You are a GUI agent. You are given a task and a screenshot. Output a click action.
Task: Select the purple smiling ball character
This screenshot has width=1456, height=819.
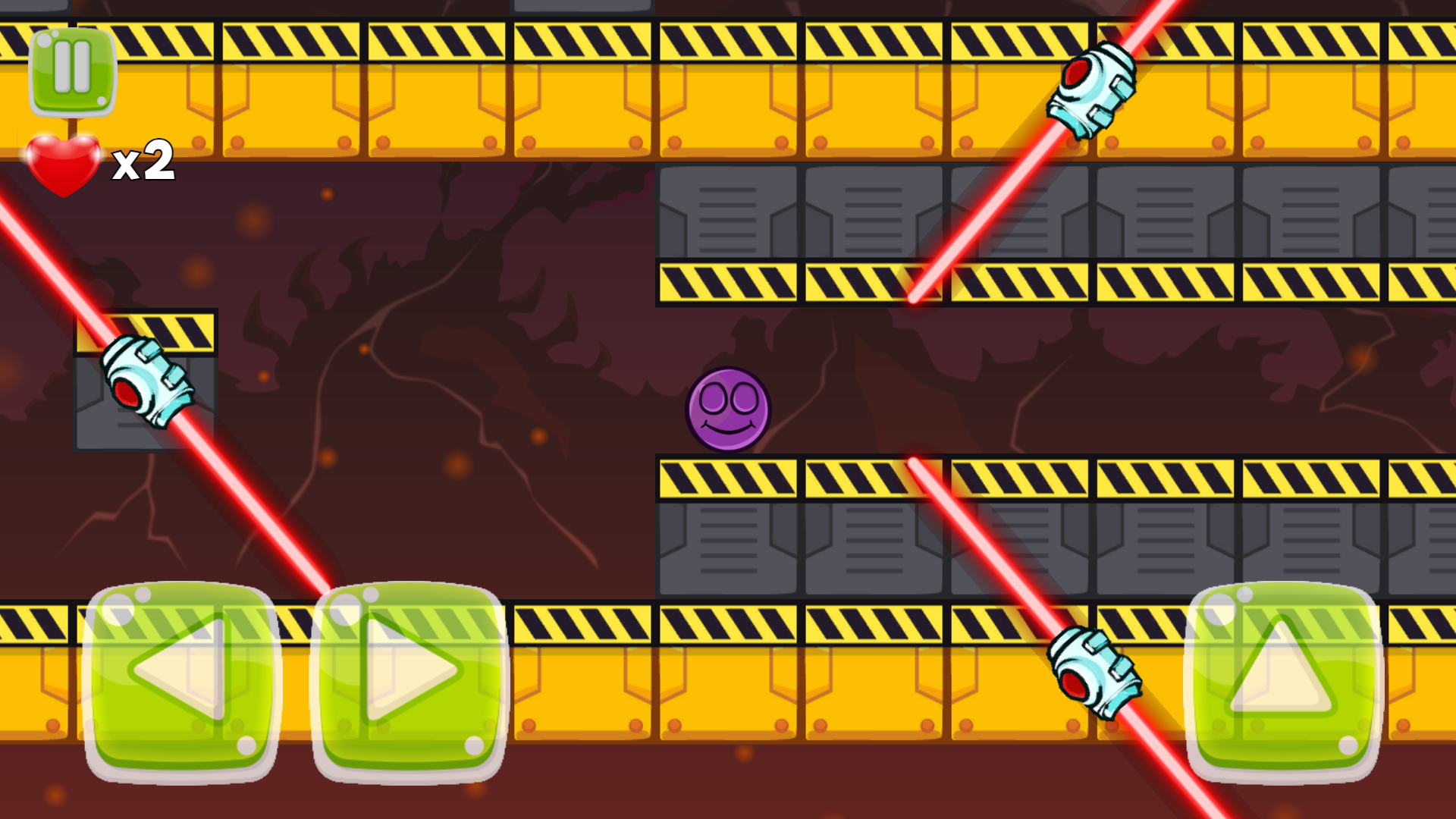(x=730, y=409)
